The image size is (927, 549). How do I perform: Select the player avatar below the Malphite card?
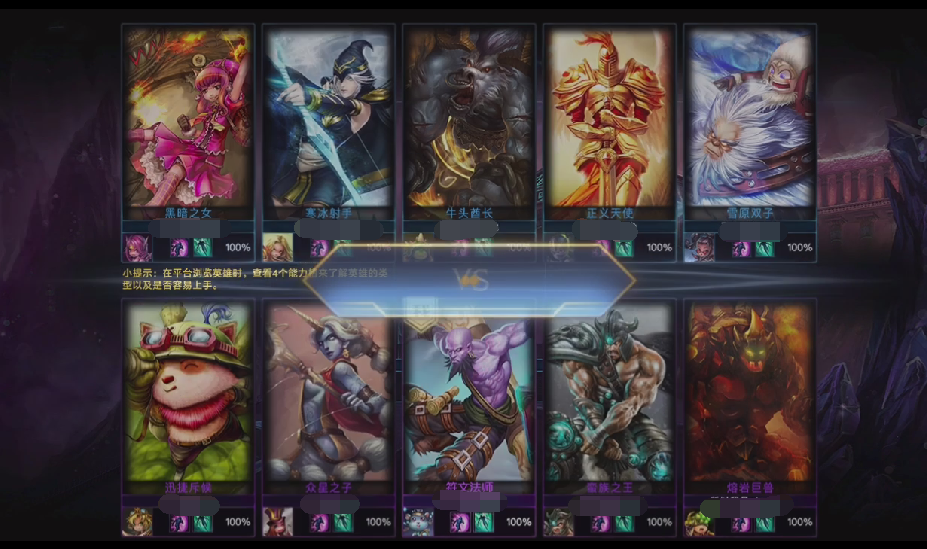pos(699,522)
